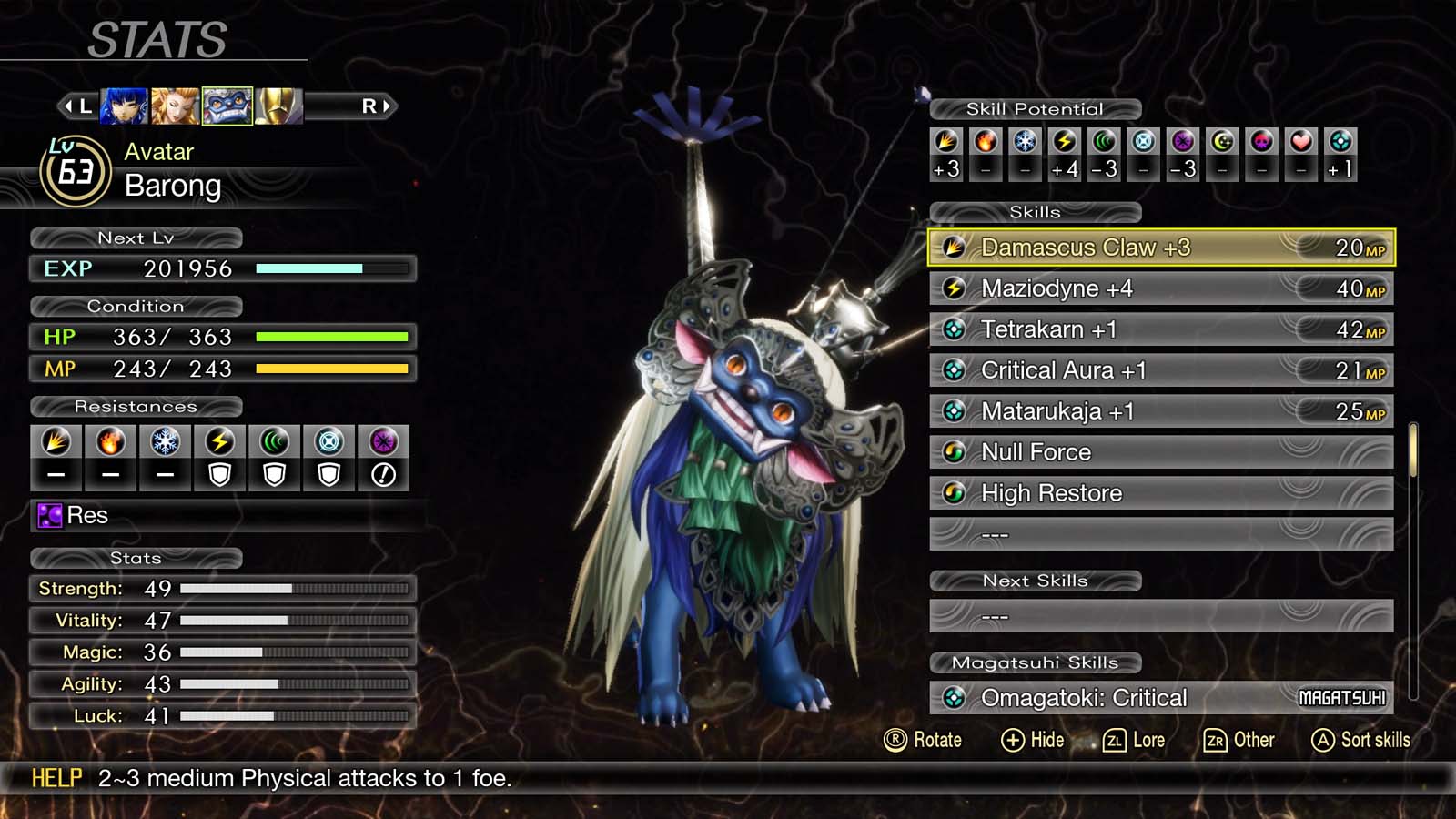Go to previous party member arrow

click(76, 106)
